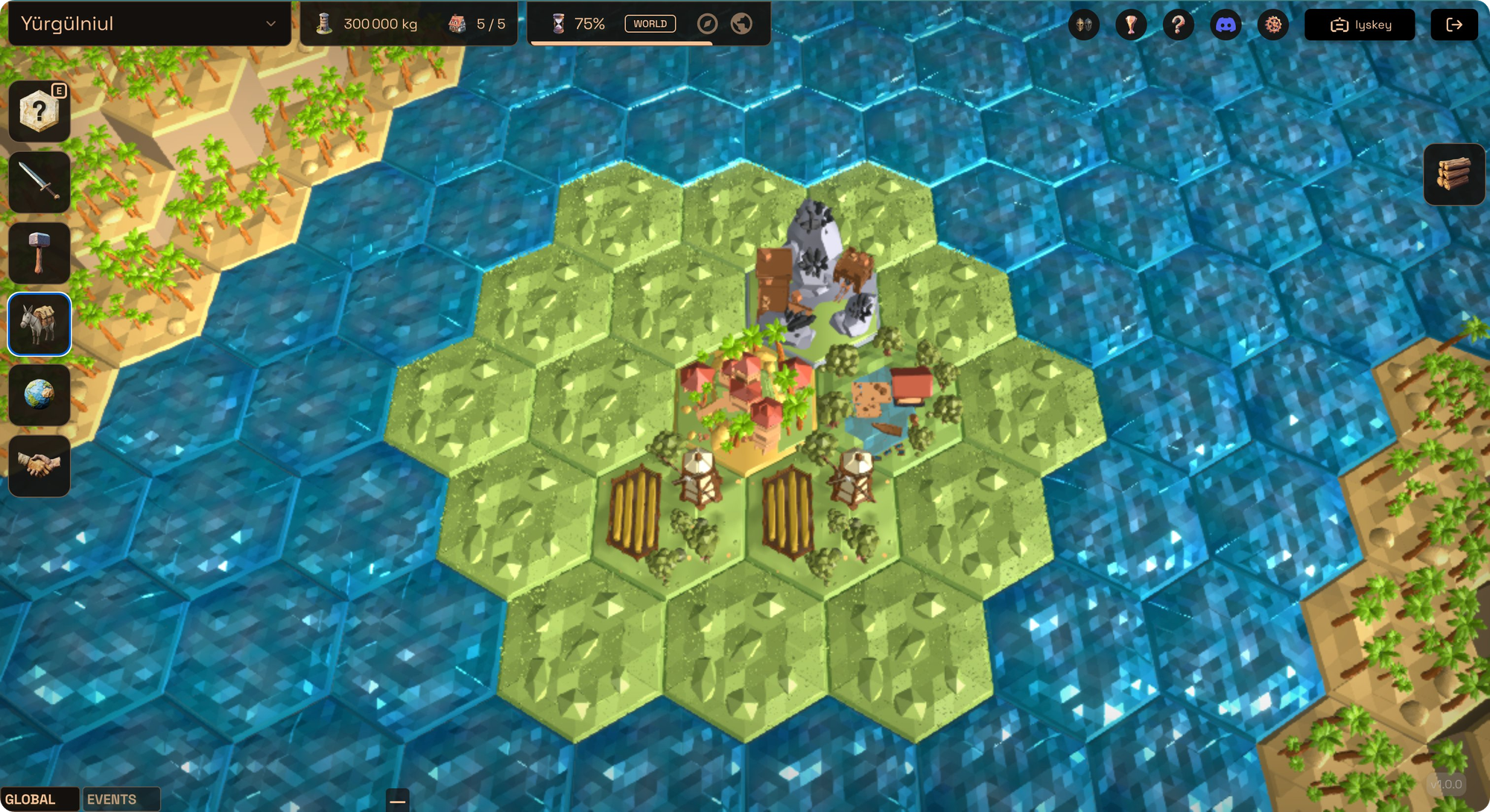Viewport: 1490px width, 812px height.
Task: Select the compass icon in top bar
Action: tap(707, 24)
